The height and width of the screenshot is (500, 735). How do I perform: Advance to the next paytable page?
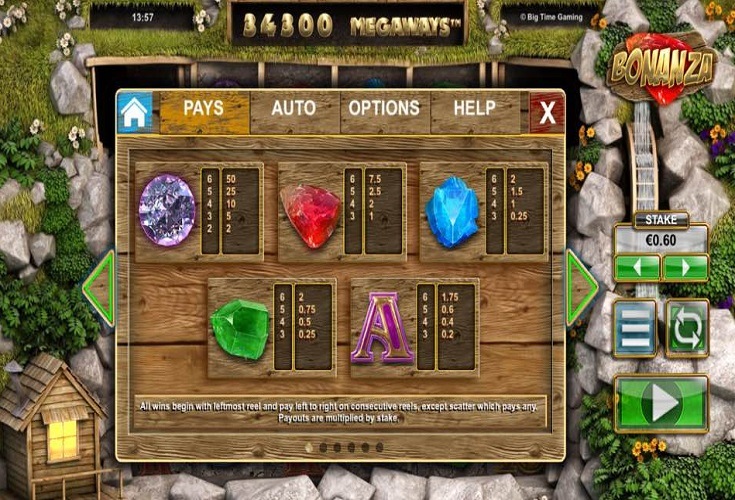click(x=582, y=288)
